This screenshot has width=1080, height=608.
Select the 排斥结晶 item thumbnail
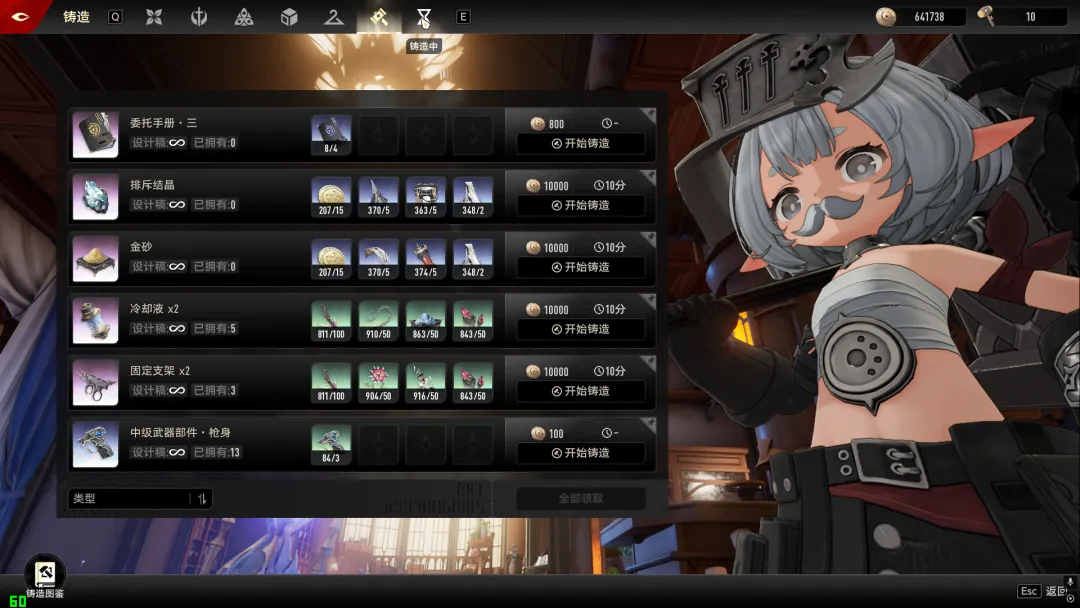click(96, 197)
